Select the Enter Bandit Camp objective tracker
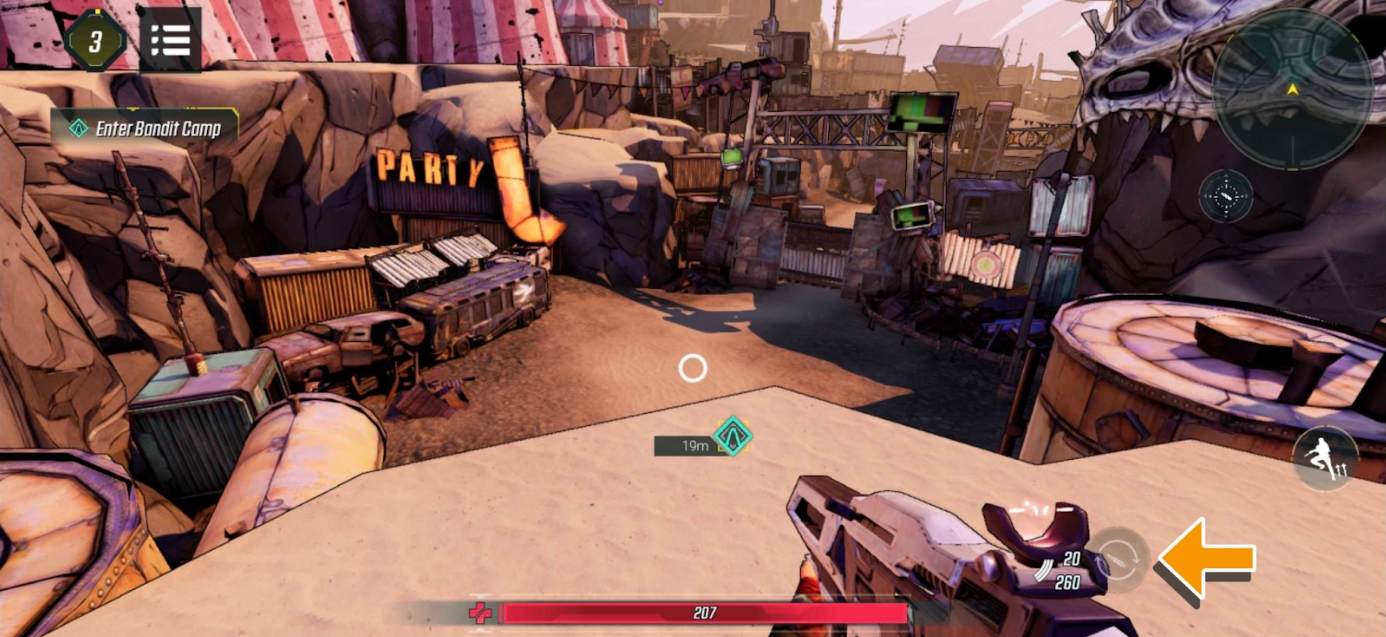This screenshot has width=1386, height=637. click(146, 128)
